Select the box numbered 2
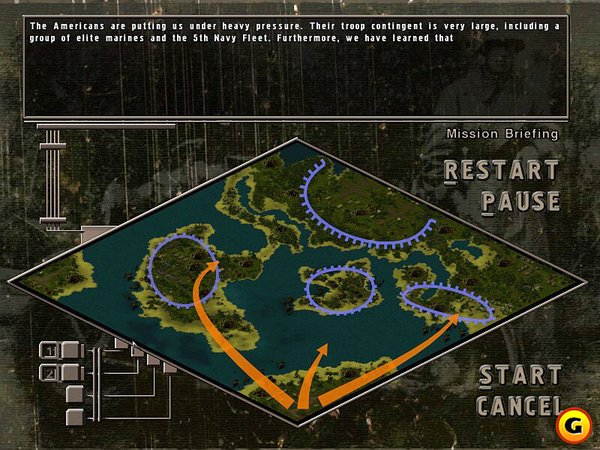This screenshot has width=600, height=450. point(48,372)
